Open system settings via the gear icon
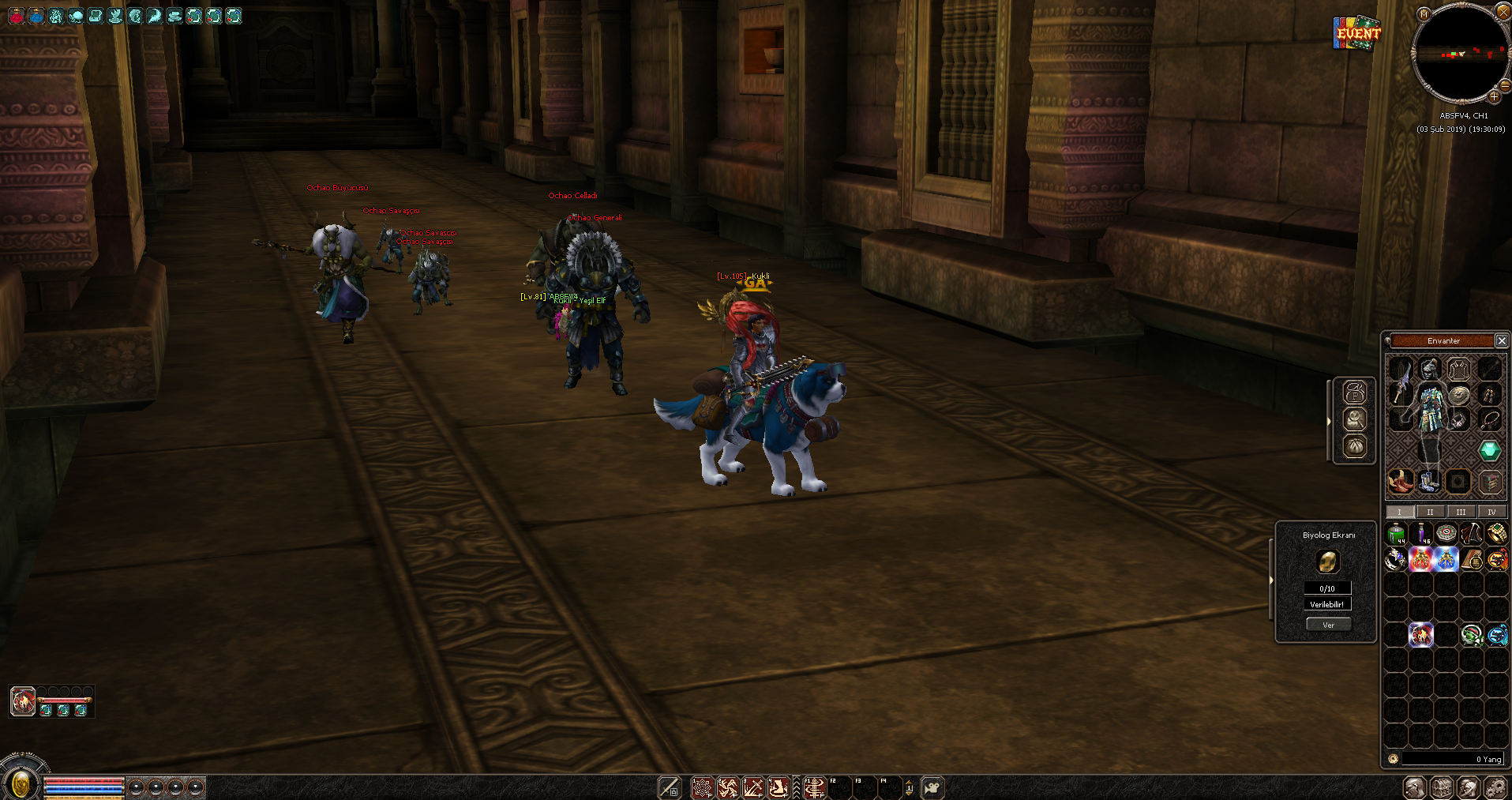 (x=1495, y=787)
